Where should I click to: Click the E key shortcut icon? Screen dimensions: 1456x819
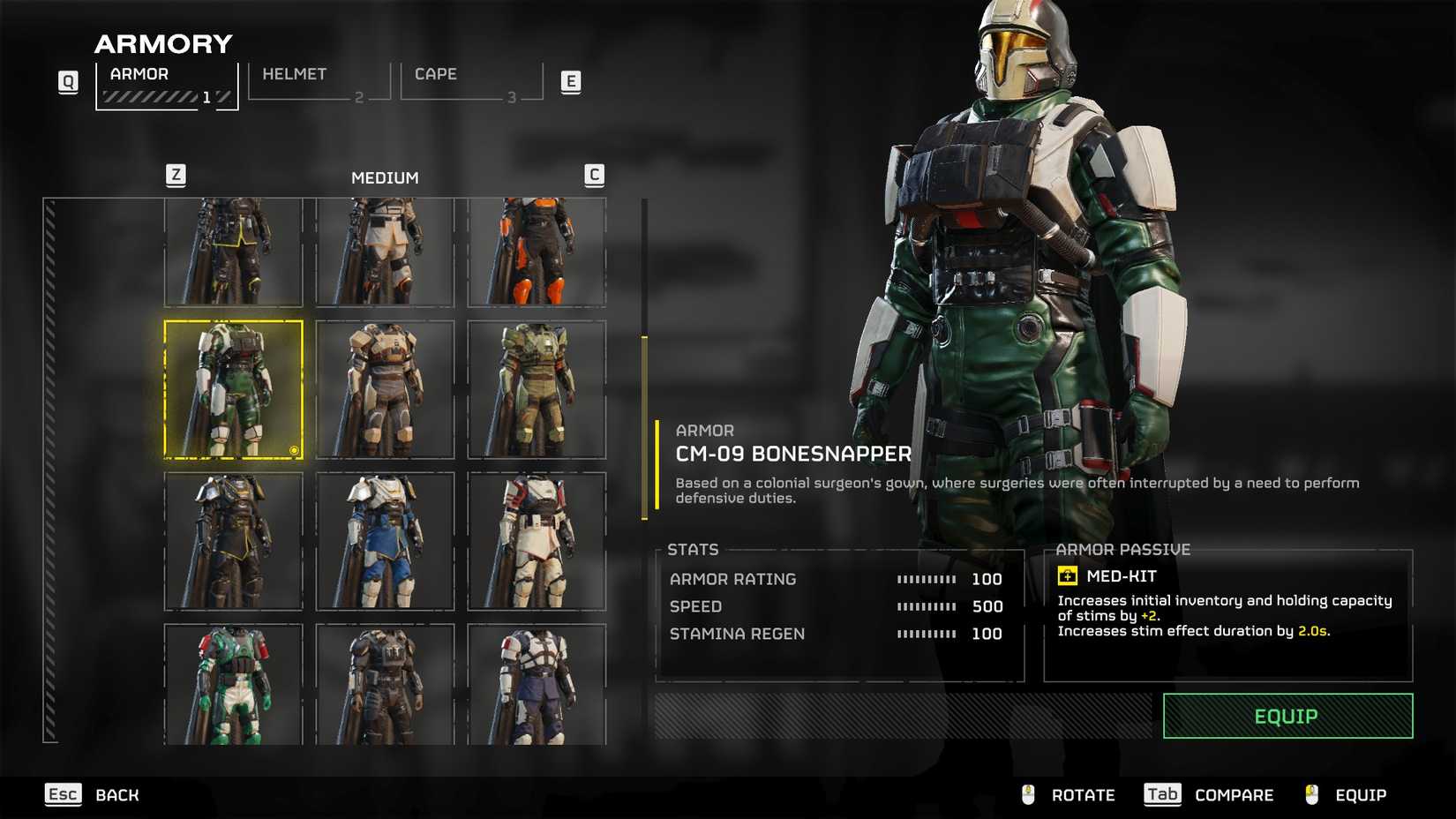coord(572,81)
